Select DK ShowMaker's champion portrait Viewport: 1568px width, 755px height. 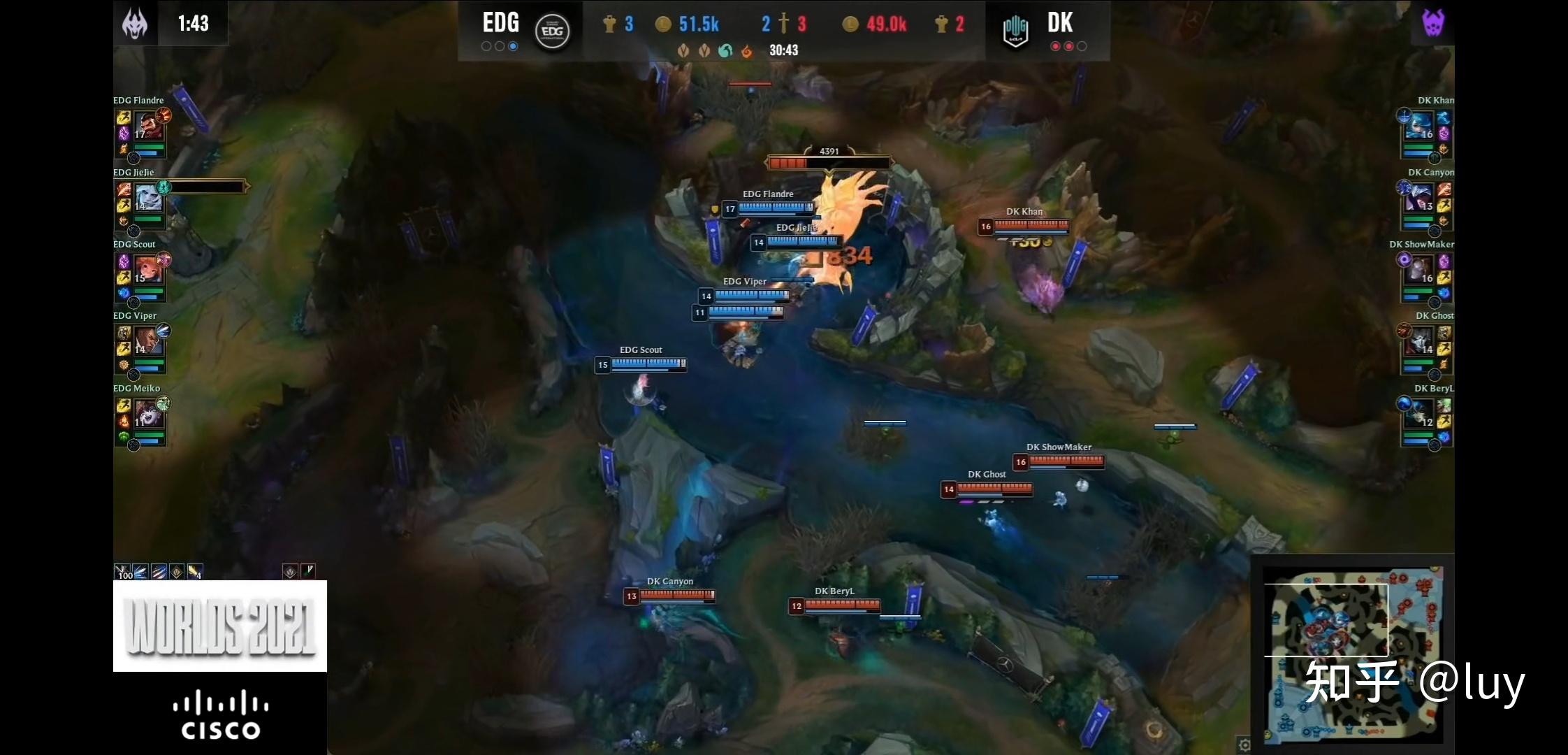click(1419, 271)
